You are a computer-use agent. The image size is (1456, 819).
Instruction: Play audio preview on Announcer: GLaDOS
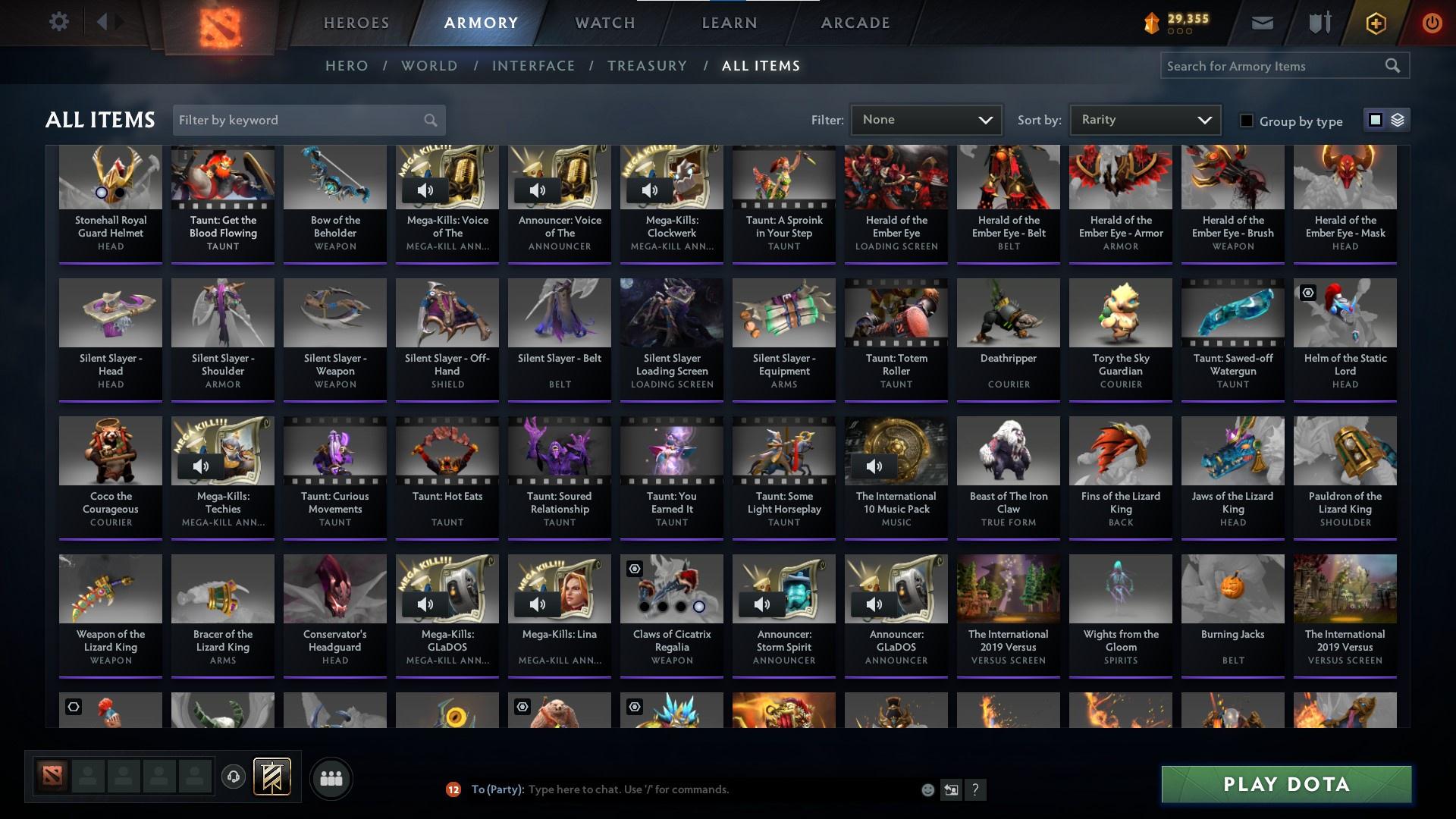(x=875, y=604)
